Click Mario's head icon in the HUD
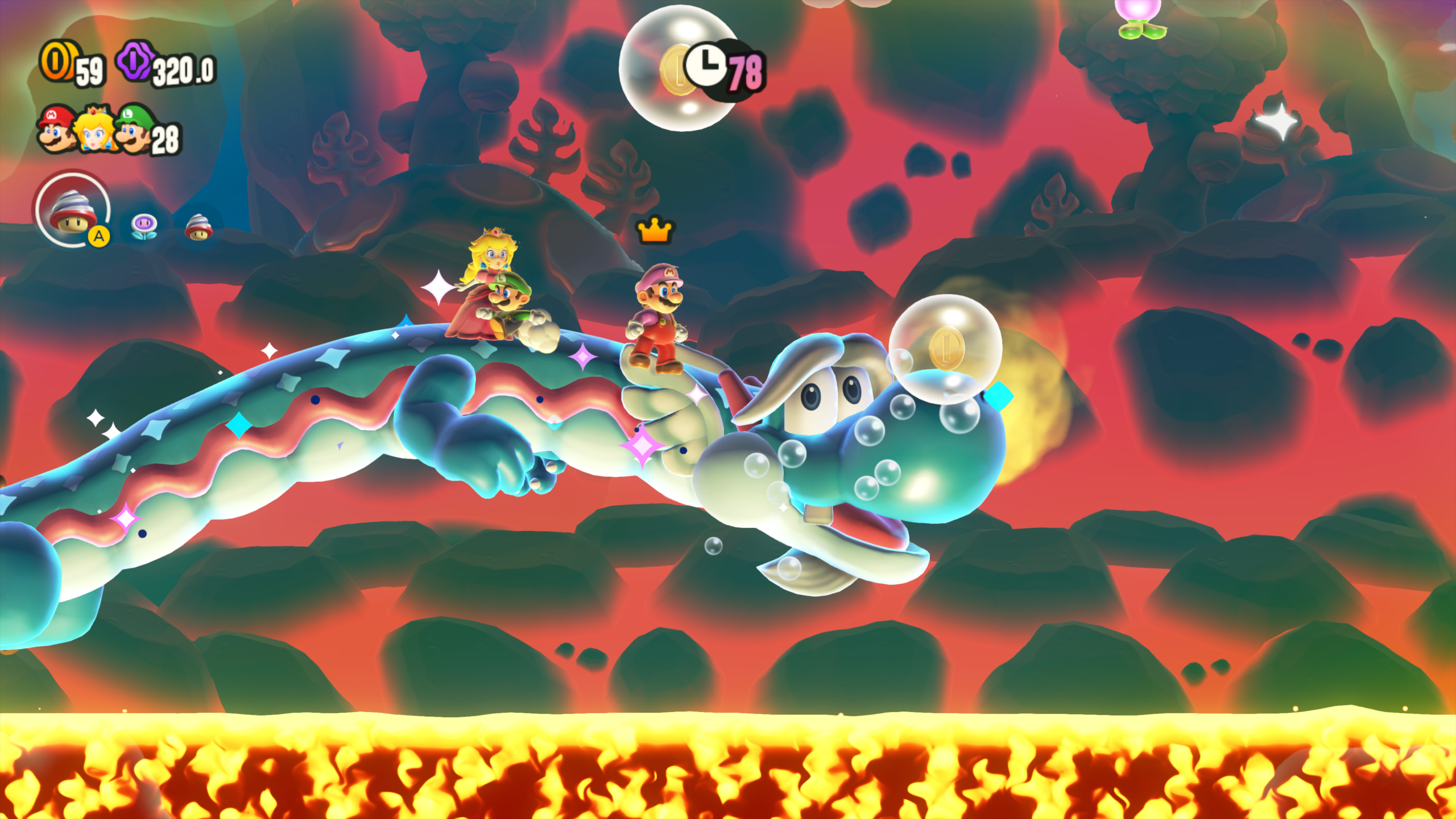This screenshot has width=1456, height=819. (x=57, y=130)
